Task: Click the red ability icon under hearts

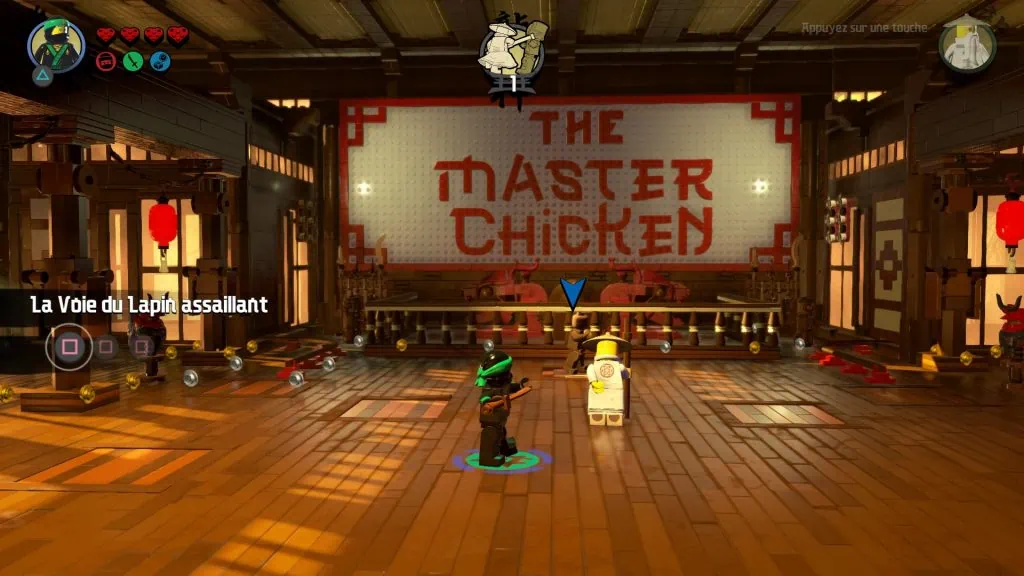Action: pyautogui.click(x=105, y=62)
